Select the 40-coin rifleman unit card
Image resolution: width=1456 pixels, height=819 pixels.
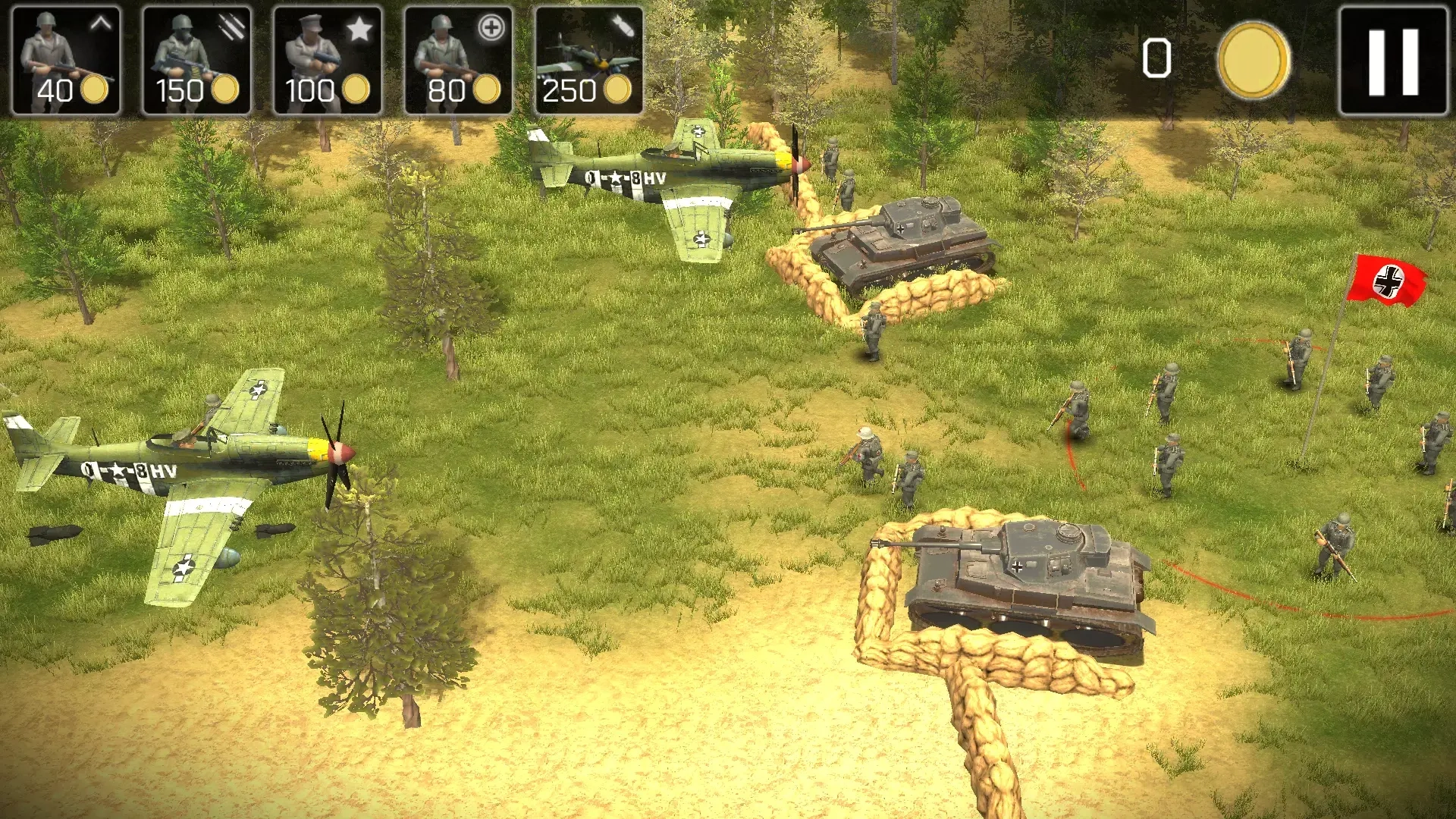[x=67, y=61]
